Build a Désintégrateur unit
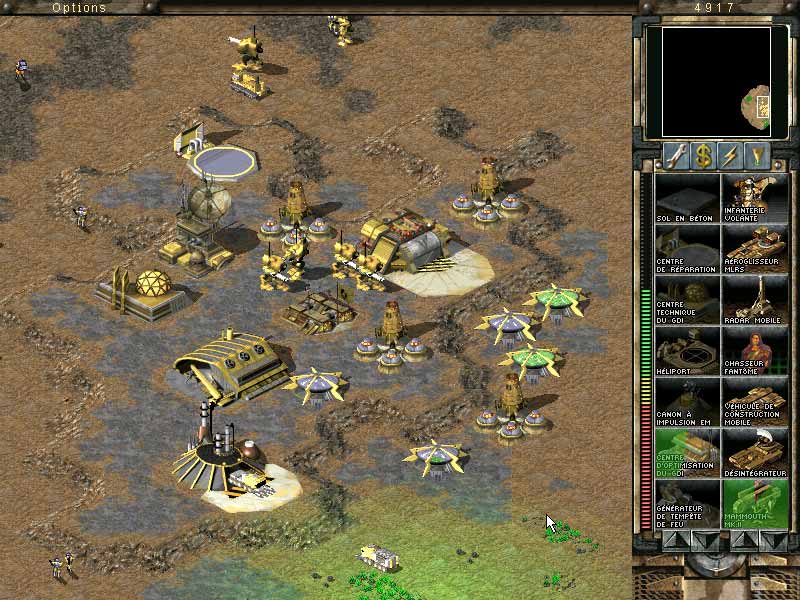The height and width of the screenshot is (600, 800). (755, 453)
